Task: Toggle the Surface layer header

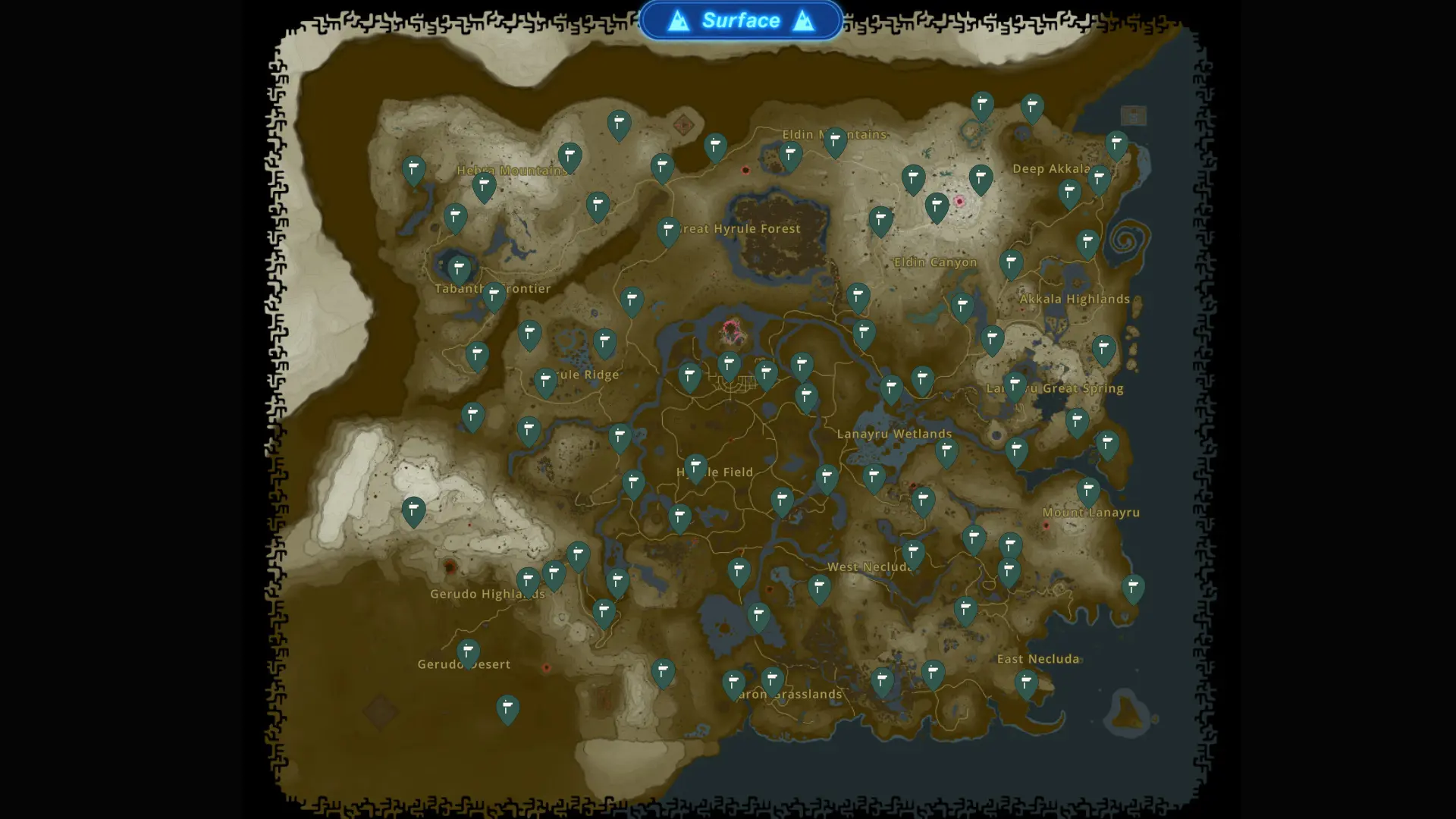Action: 742,20
